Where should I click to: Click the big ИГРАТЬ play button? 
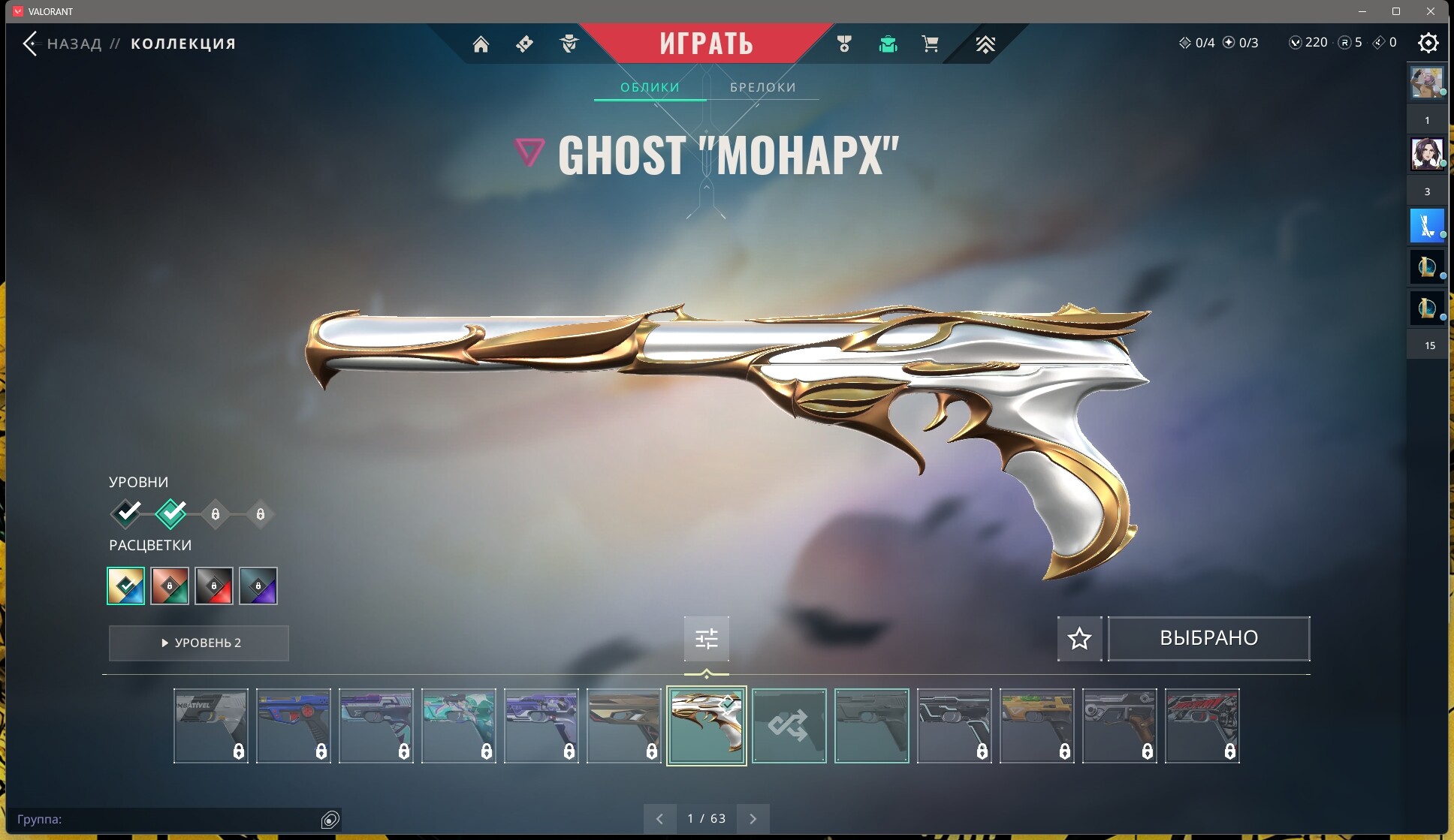click(706, 44)
